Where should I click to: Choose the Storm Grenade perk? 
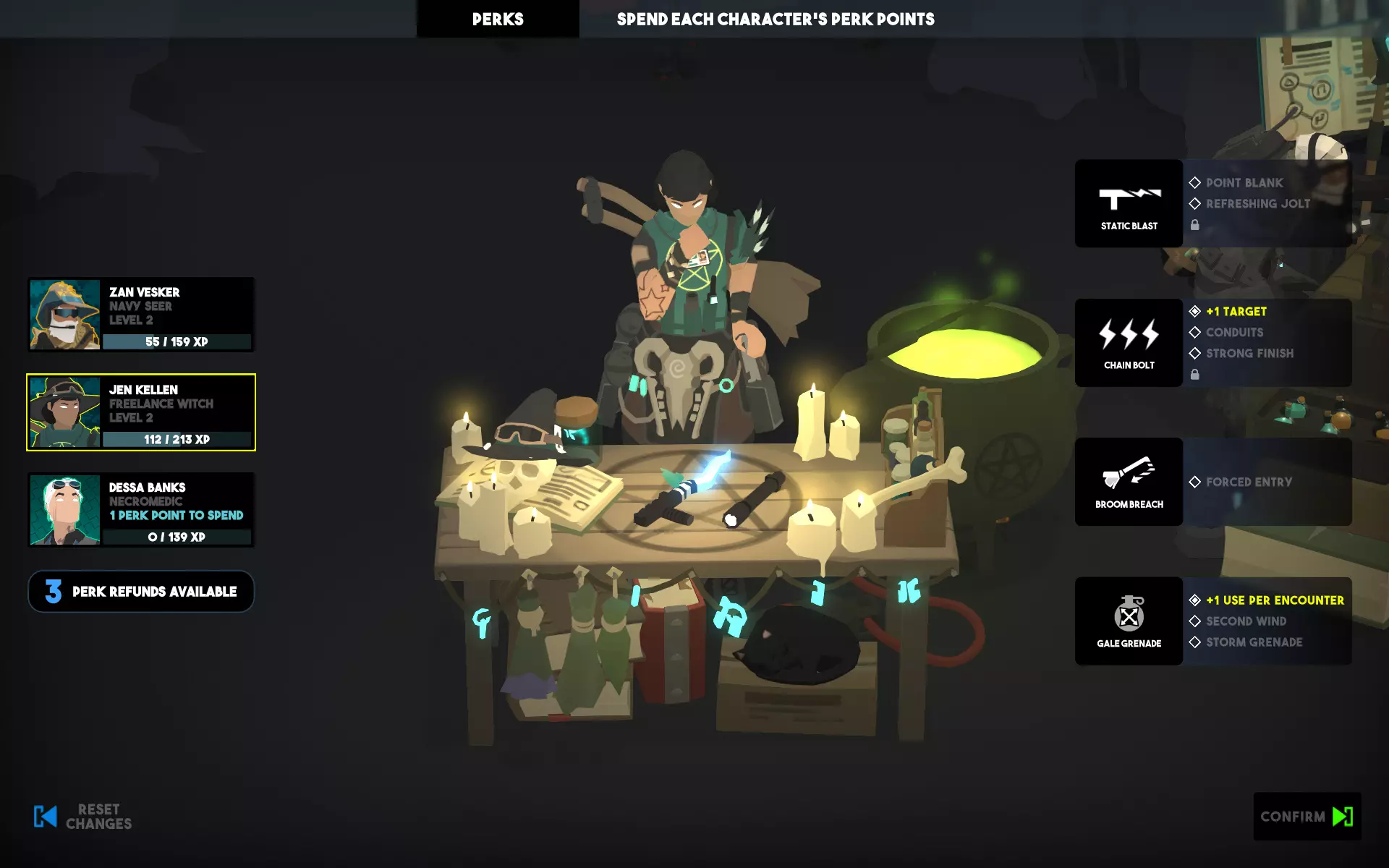(1254, 642)
